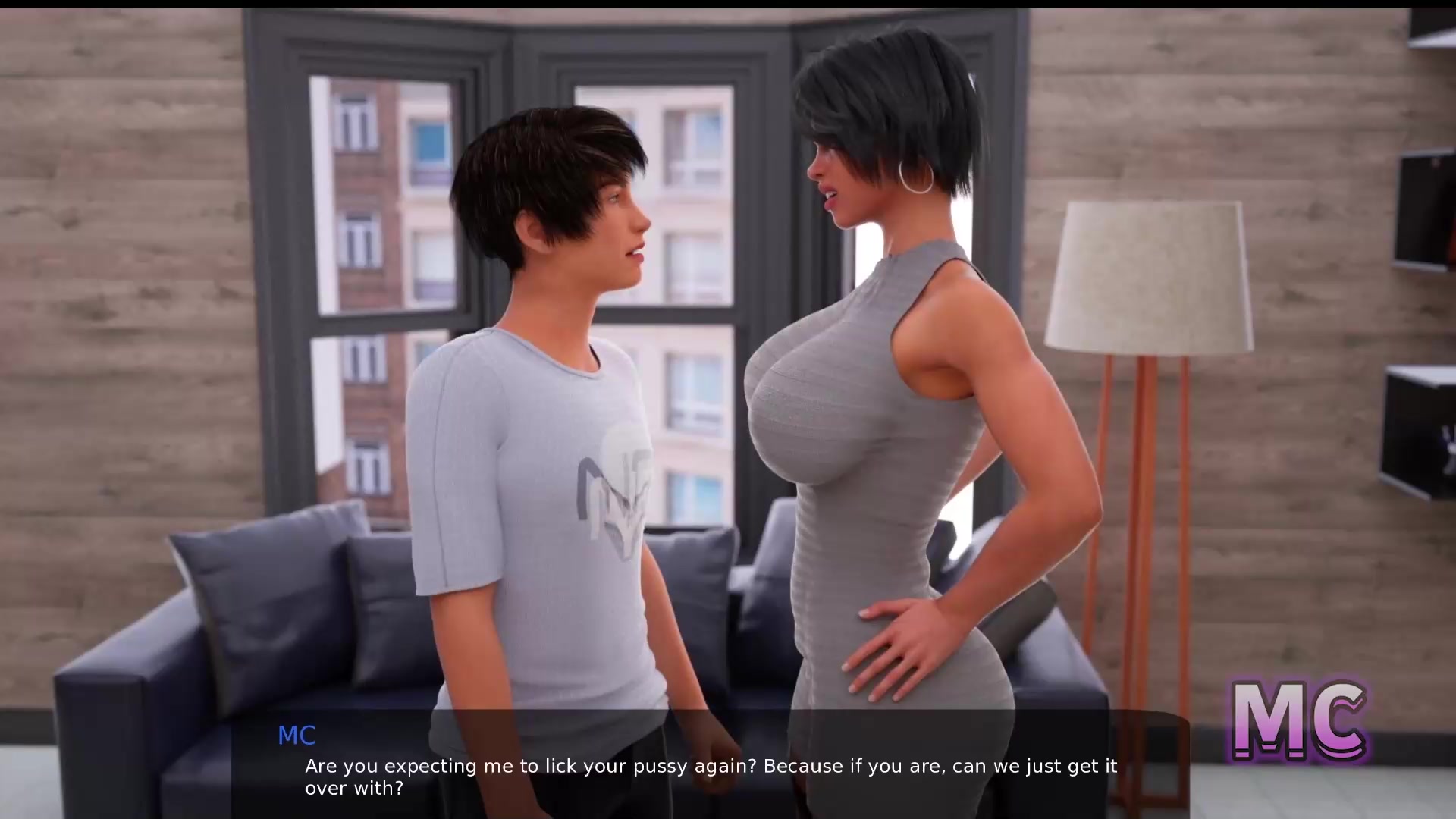Advance the MC dialogue text box
The height and width of the screenshot is (819, 1456).
click(x=710, y=764)
